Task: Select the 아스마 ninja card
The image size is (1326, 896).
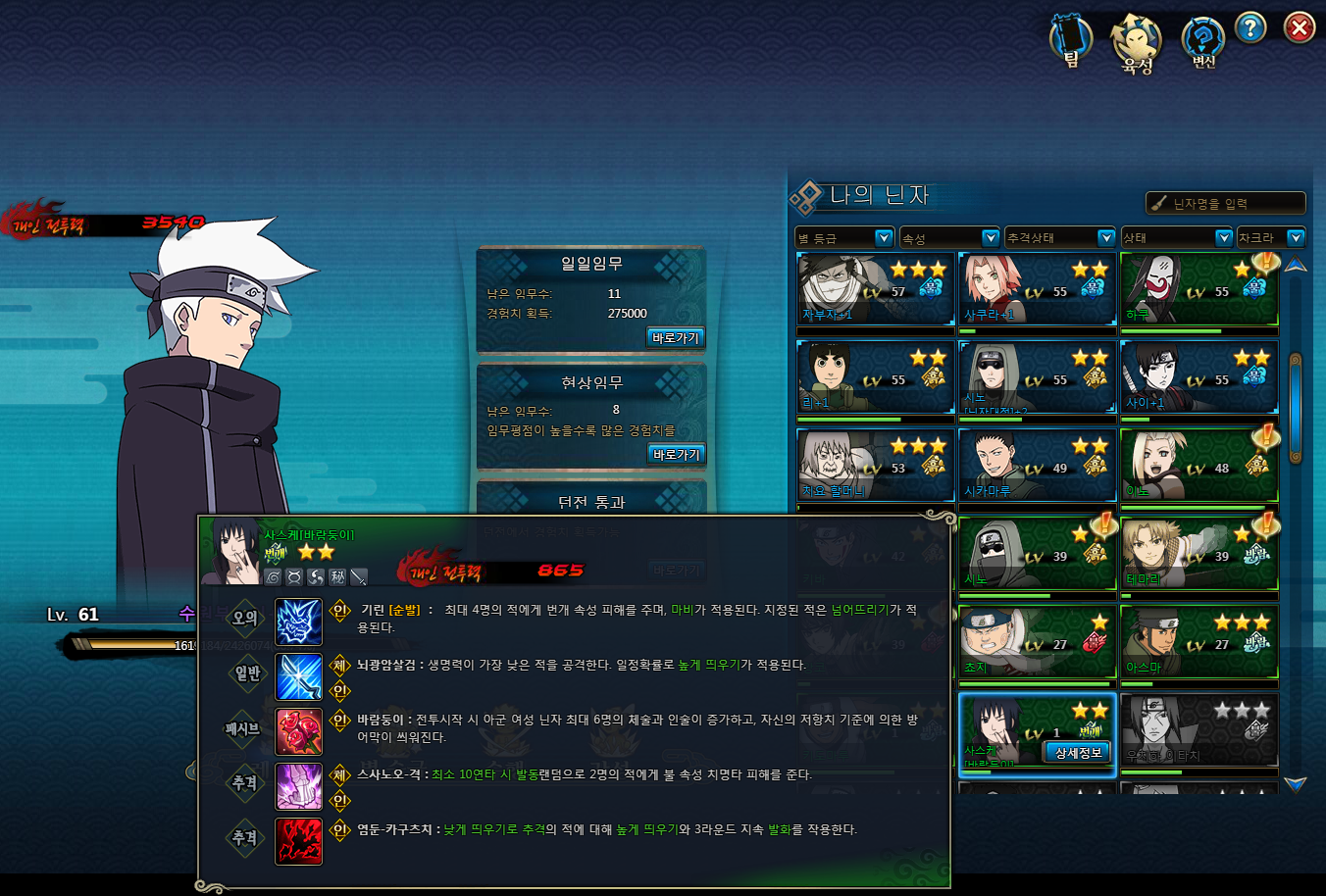Action: pos(1198,642)
